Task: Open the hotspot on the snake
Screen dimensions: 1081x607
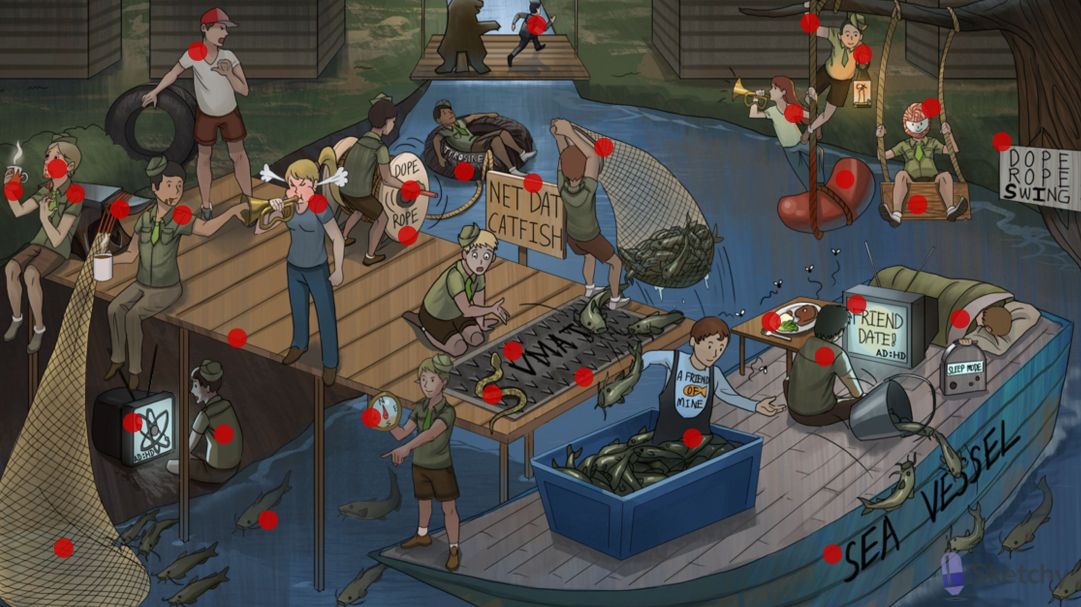Action: coord(492,394)
